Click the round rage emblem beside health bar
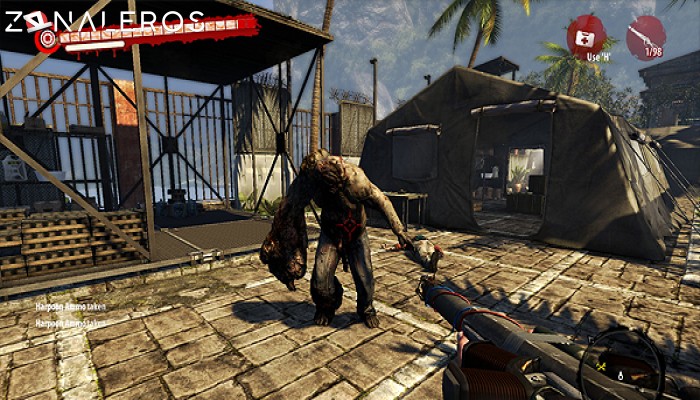Image resolution: width=700 pixels, height=400 pixels. tap(46, 39)
